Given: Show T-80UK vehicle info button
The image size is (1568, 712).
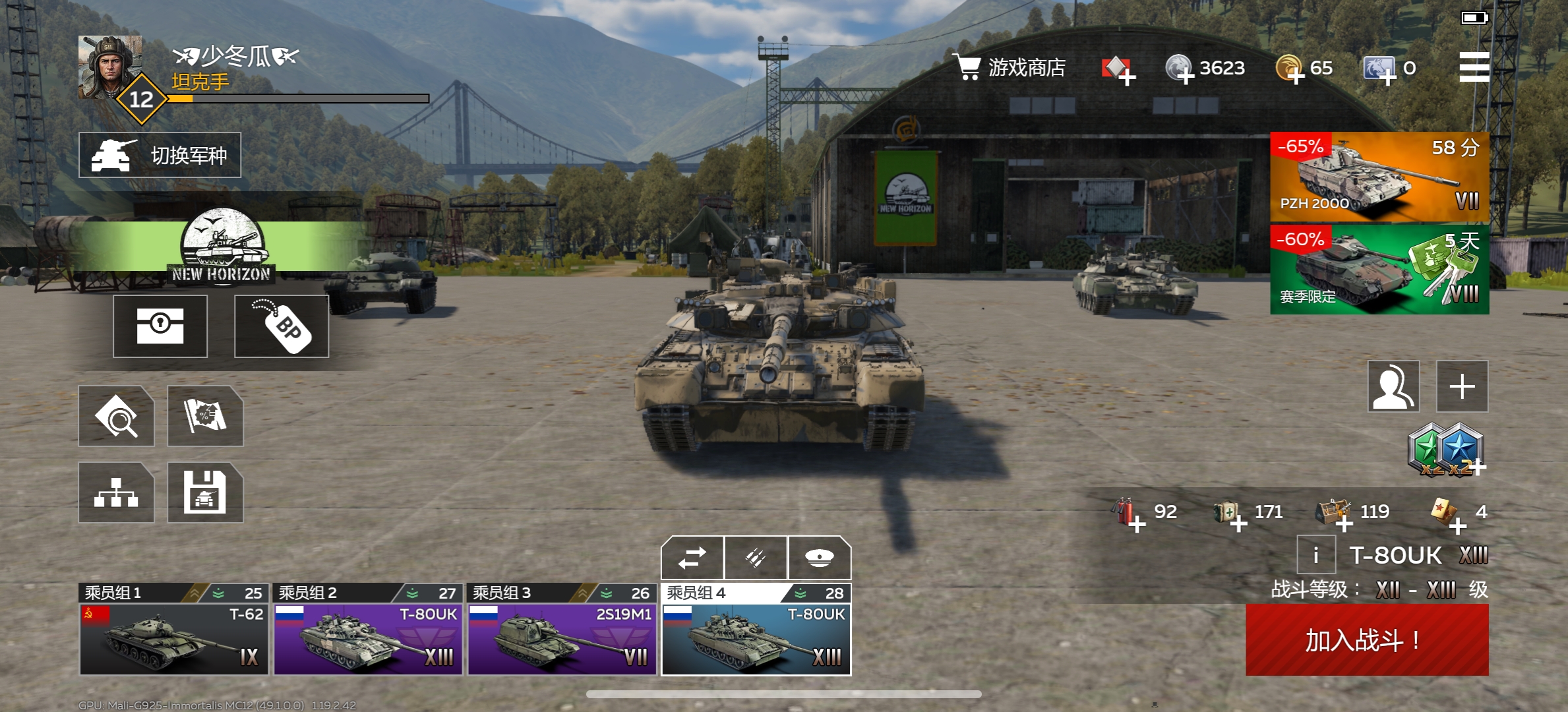Looking at the screenshot, I should pos(1315,555).
